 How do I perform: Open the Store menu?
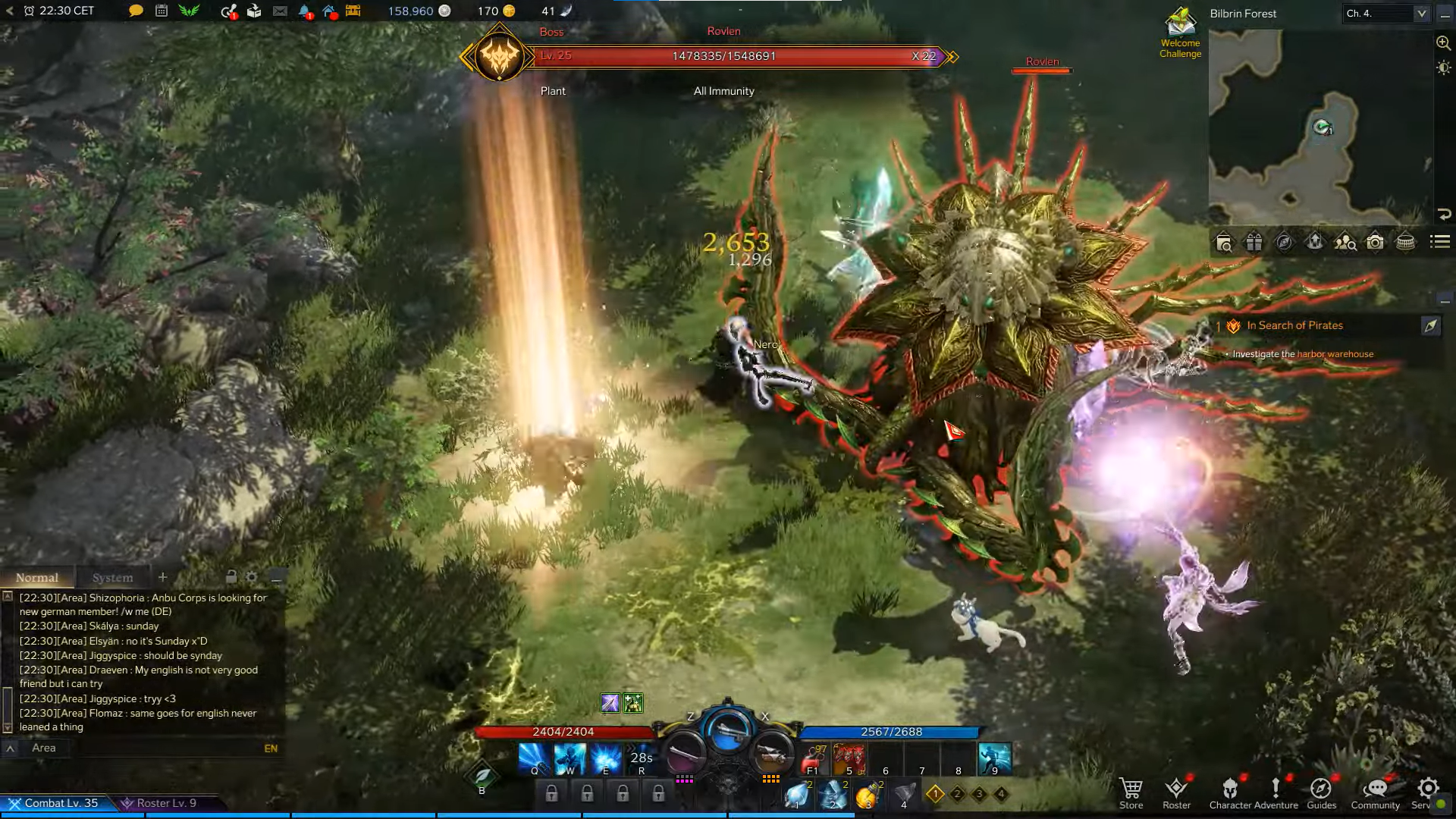[1131, 792]
